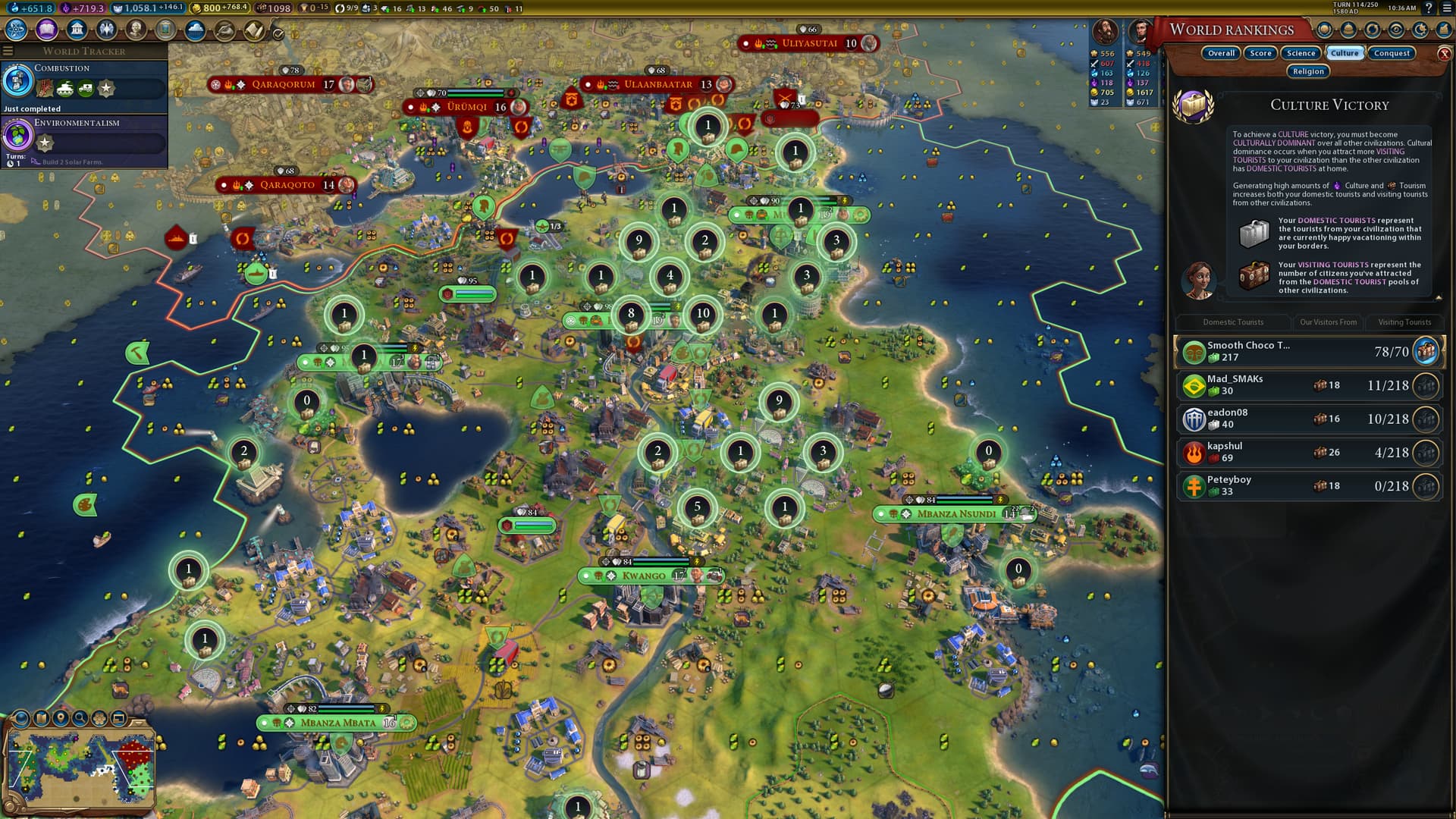Image resolution: width=1456 pixels, height=819 pixels.
Task: Toggle the World Tracker hamburger menu
Action: (x=8, y=51)
